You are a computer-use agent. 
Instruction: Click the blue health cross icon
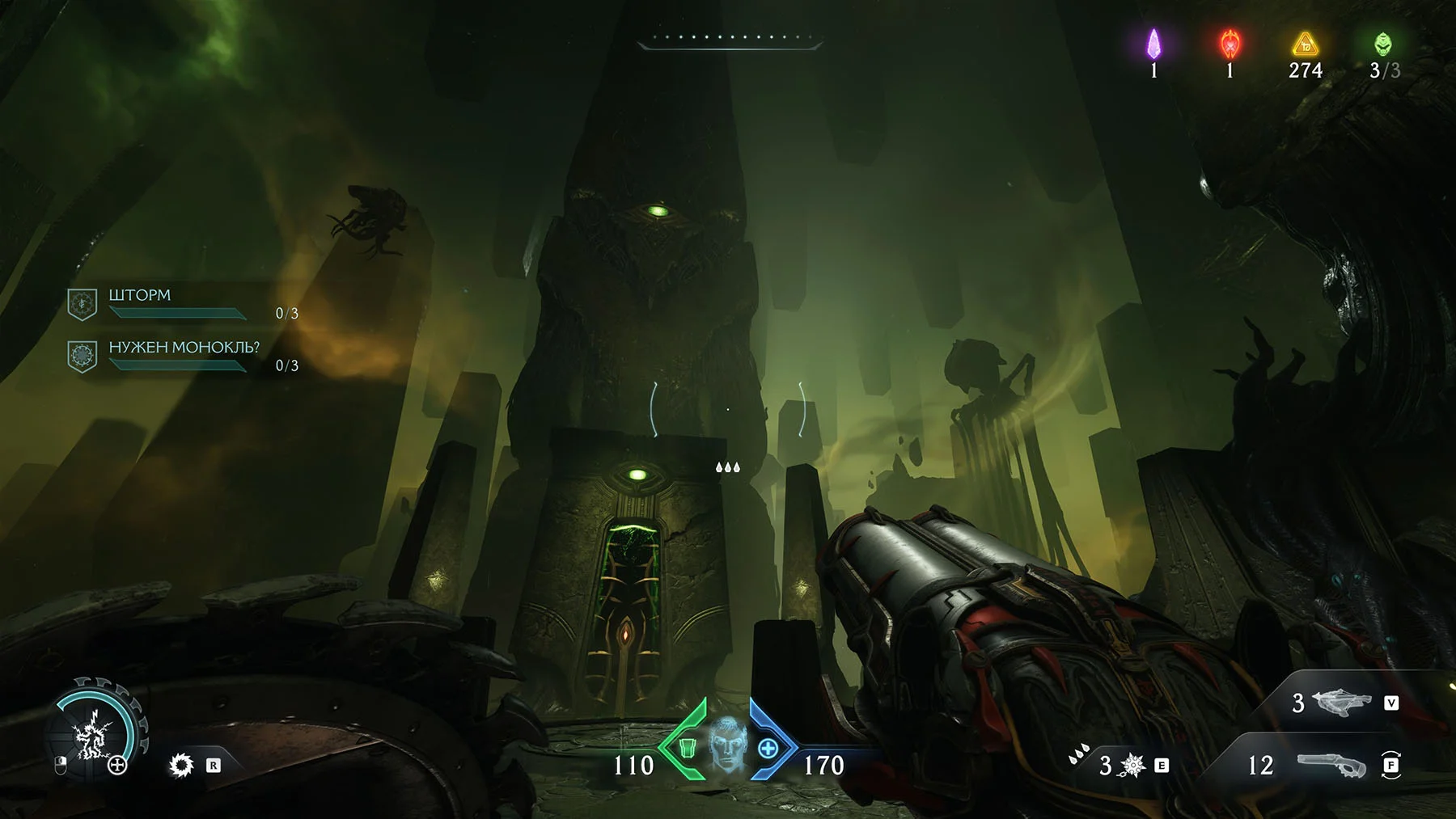pyautogui.click(x=768, y=749)
